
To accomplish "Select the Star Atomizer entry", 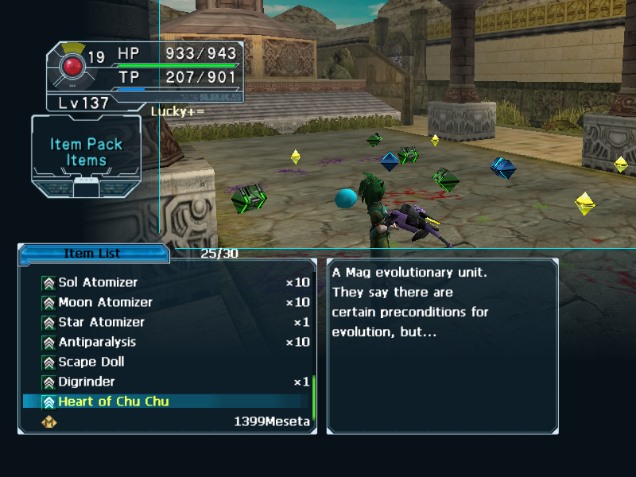I will 101,322.
